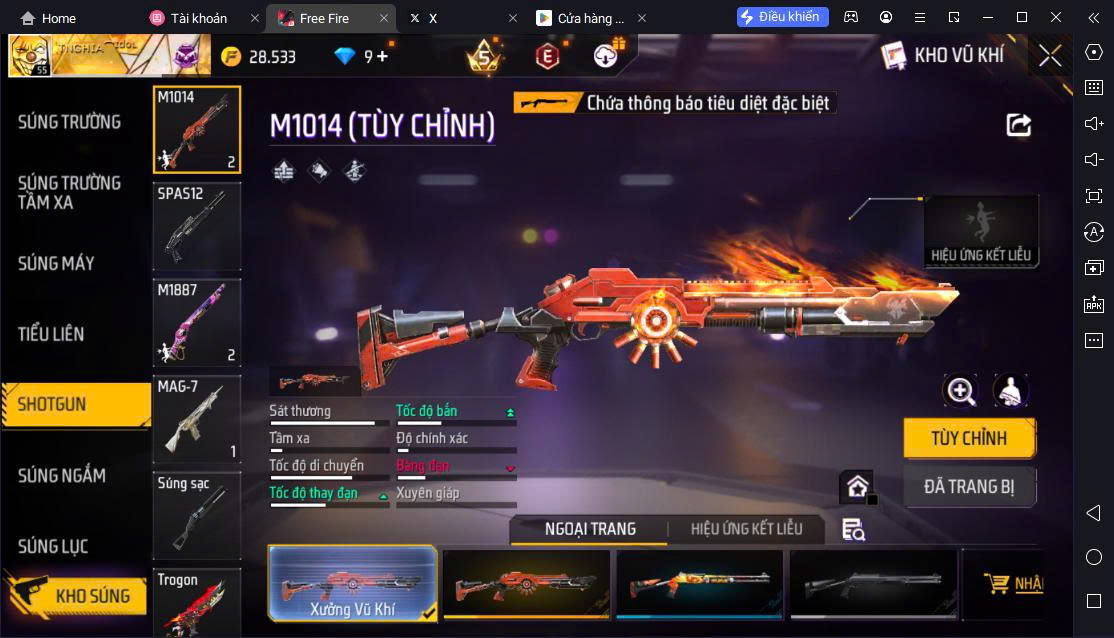Zoom in with the magnifier icon
Screen dimensions: 1114x638
[x=960, y=391]
